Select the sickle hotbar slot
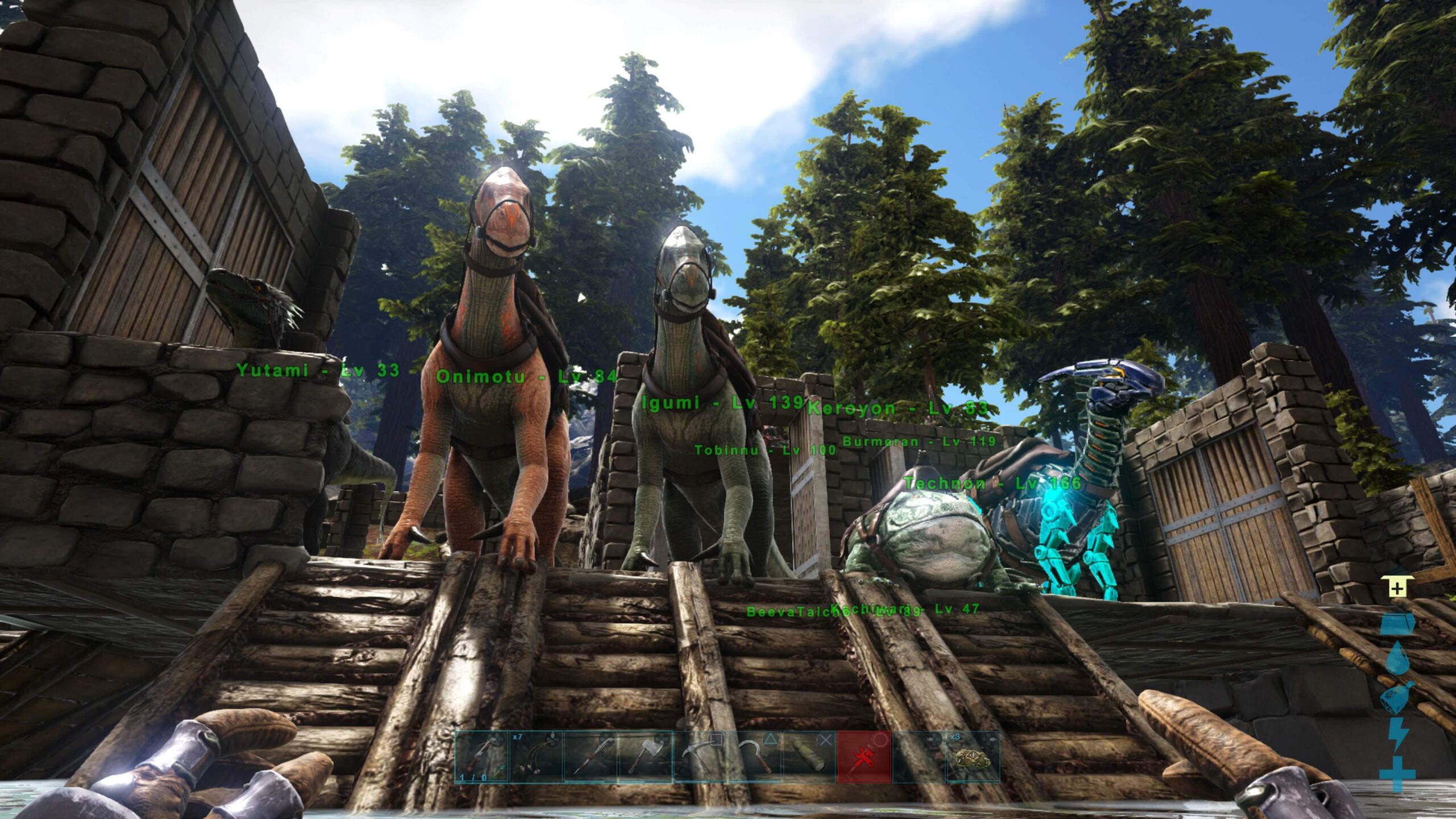Image resolution: width=1456 pixels, height=819 pixels. [x=755, y=757]
